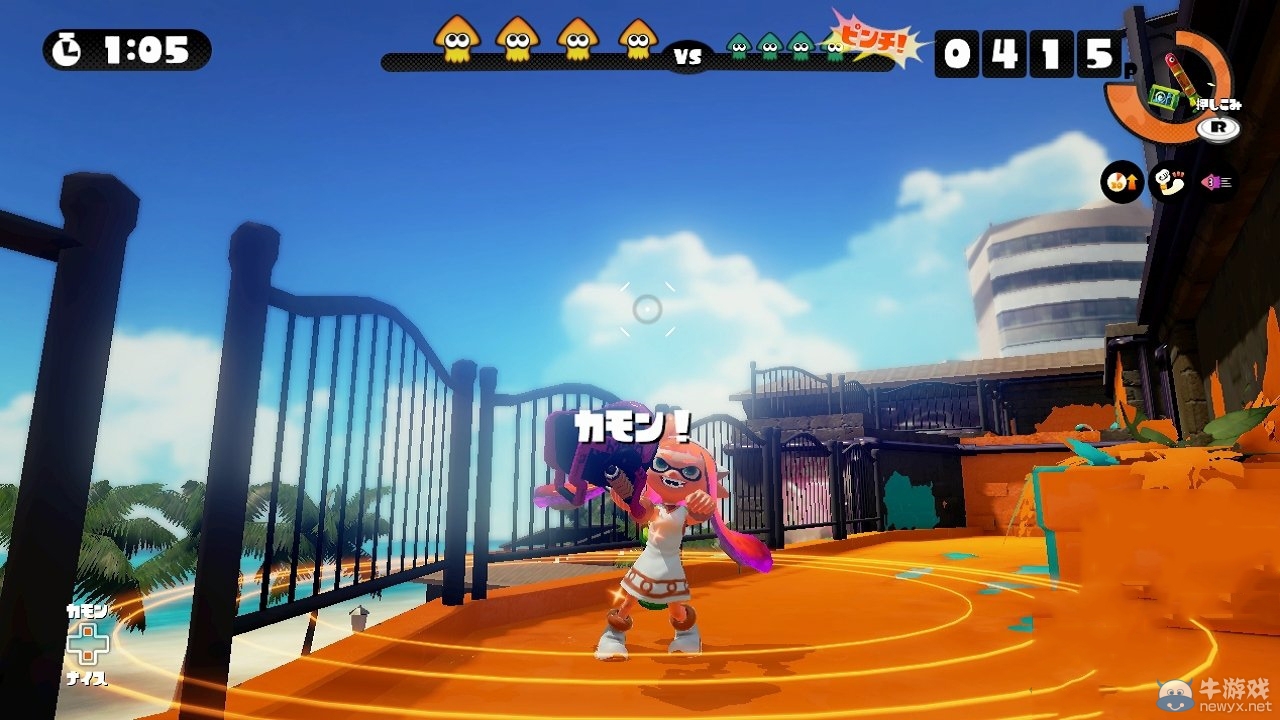1280x720 pixels.
Task: Choose the swim speed squid ability icon
Action: click(x=1217, y=182)
